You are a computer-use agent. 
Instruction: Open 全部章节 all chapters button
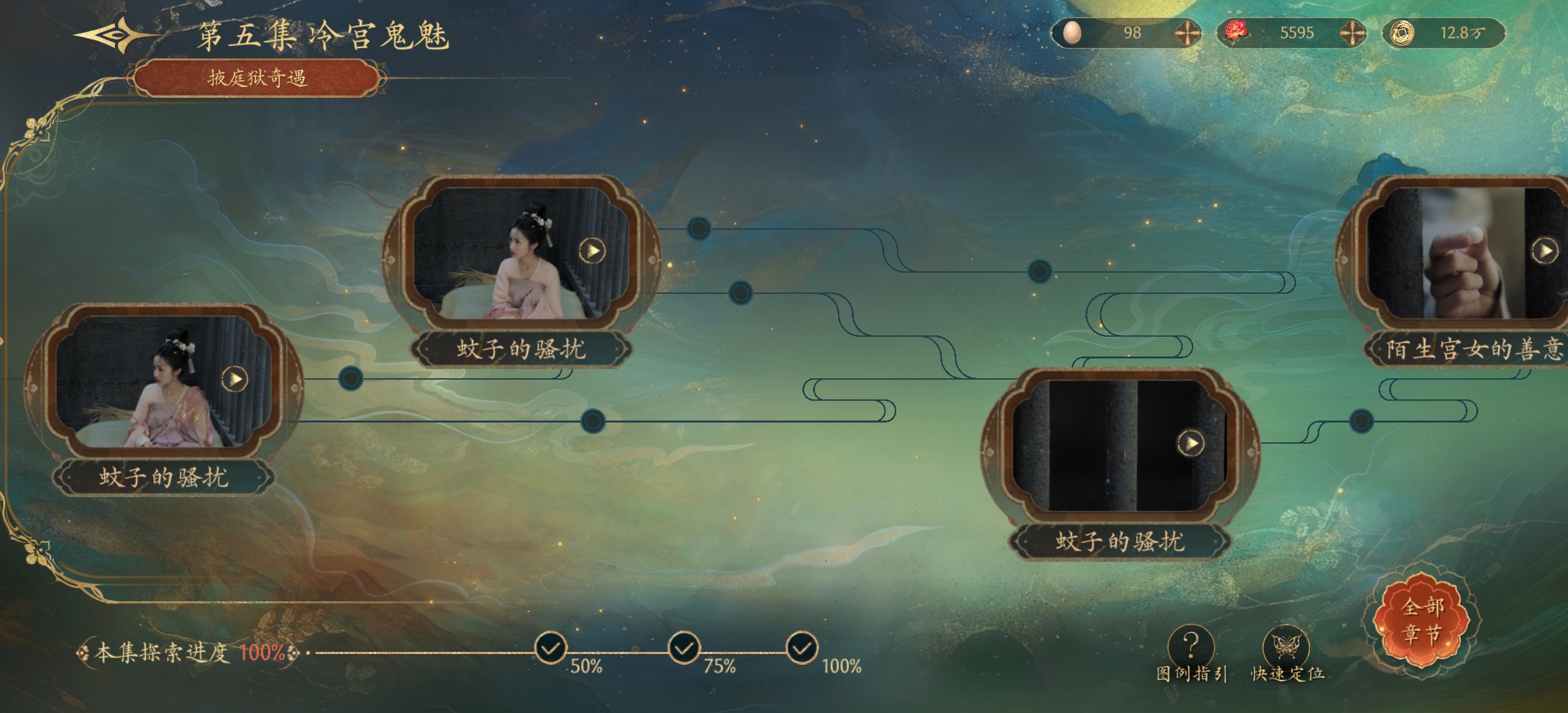pos(1423,621)
